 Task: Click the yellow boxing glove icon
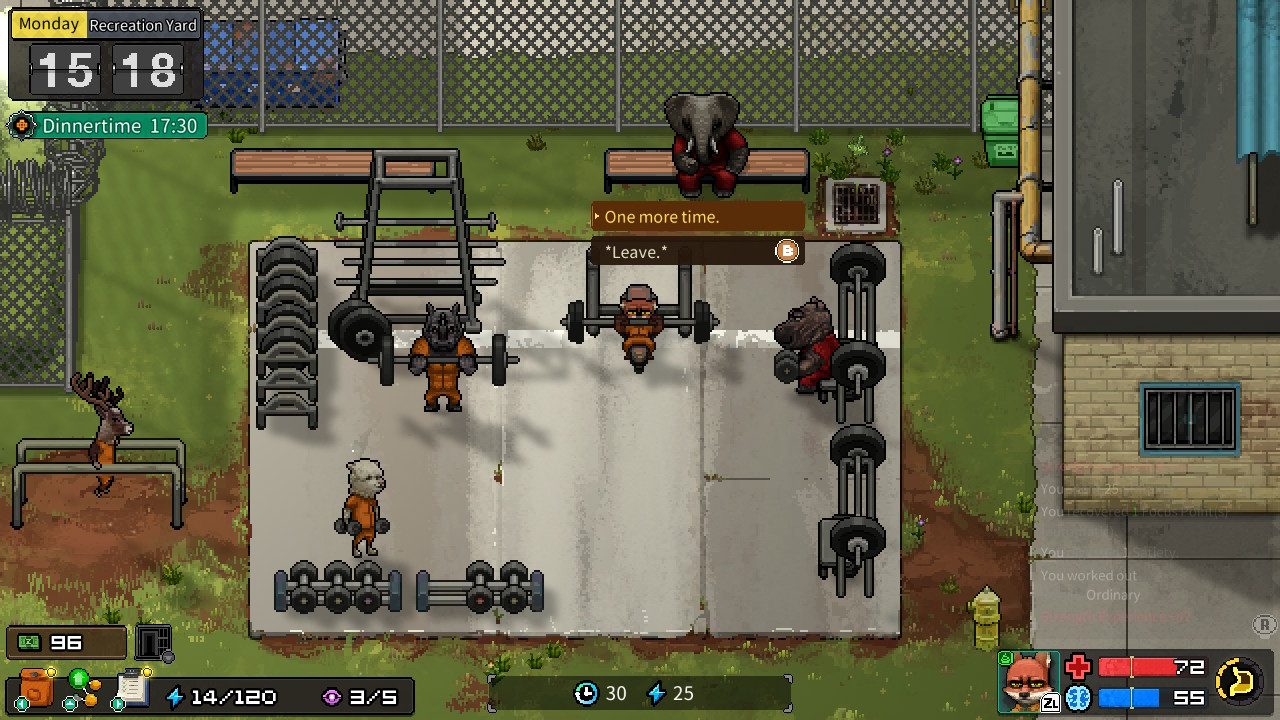[1239, 681]
